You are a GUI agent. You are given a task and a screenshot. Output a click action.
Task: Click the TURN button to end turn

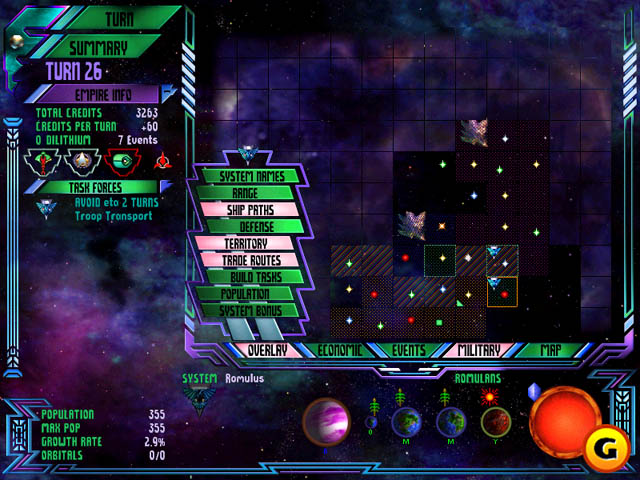click(x=120, y=18)
